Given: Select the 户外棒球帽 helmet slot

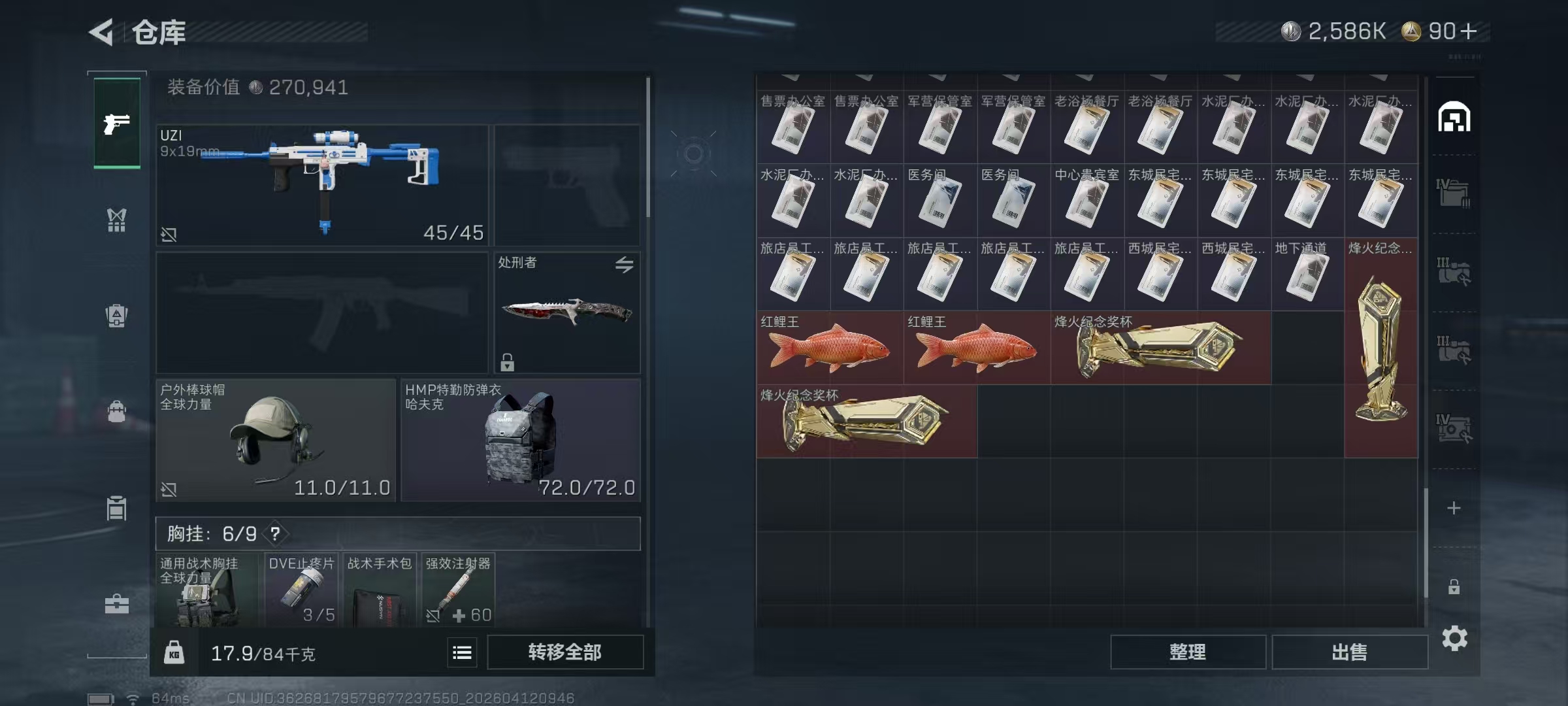Looking at the screenshot, I should (276, 439).
